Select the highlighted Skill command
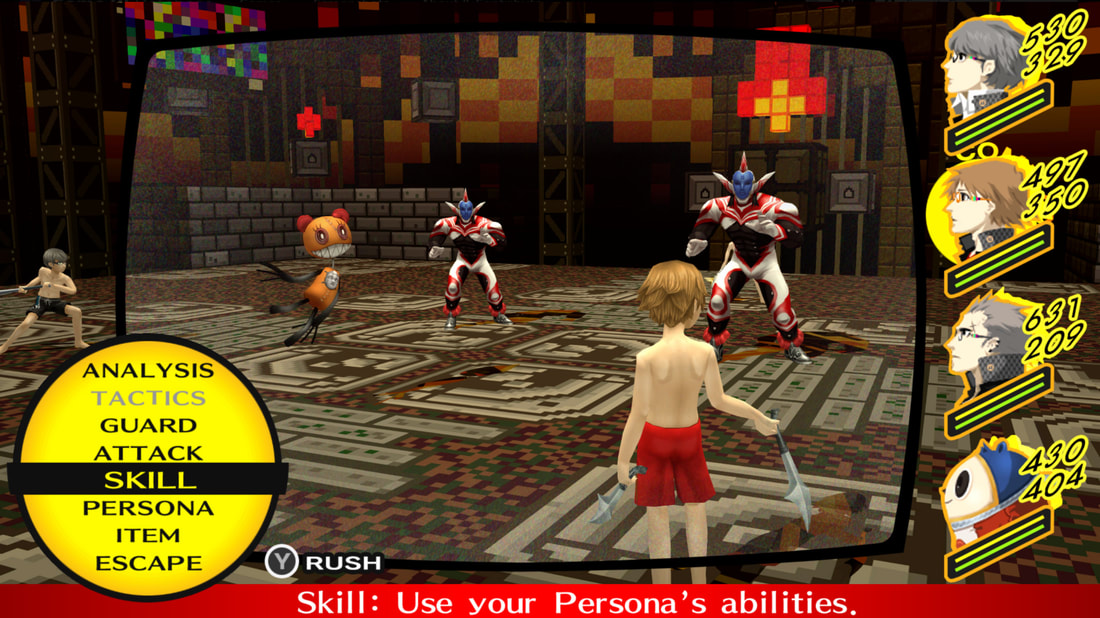The image size is (1100, 618). (148, 479)
